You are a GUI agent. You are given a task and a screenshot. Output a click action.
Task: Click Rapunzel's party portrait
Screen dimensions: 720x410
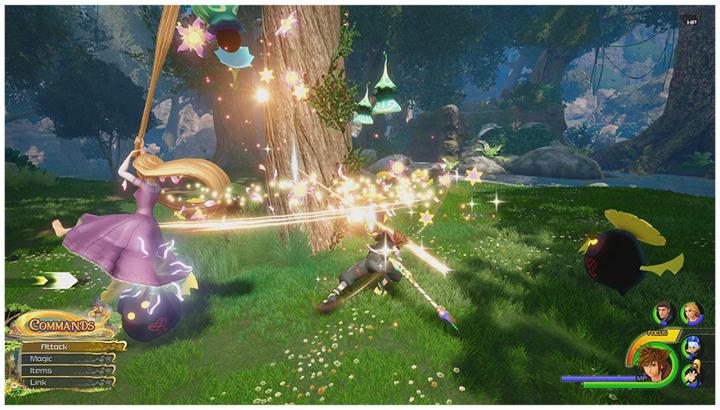tap(691, 313)
